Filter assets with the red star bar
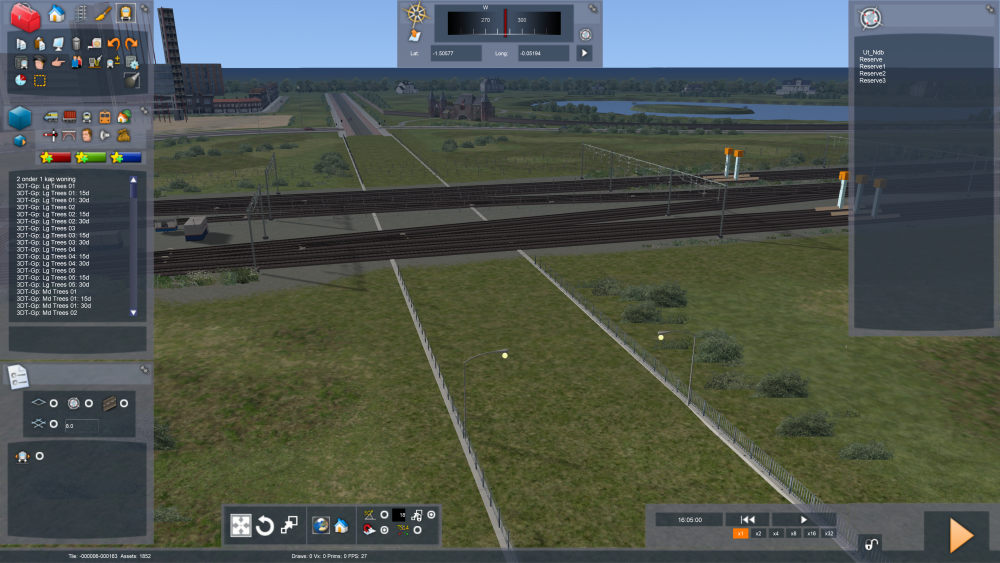The image size is (1000, 563). 54,157
